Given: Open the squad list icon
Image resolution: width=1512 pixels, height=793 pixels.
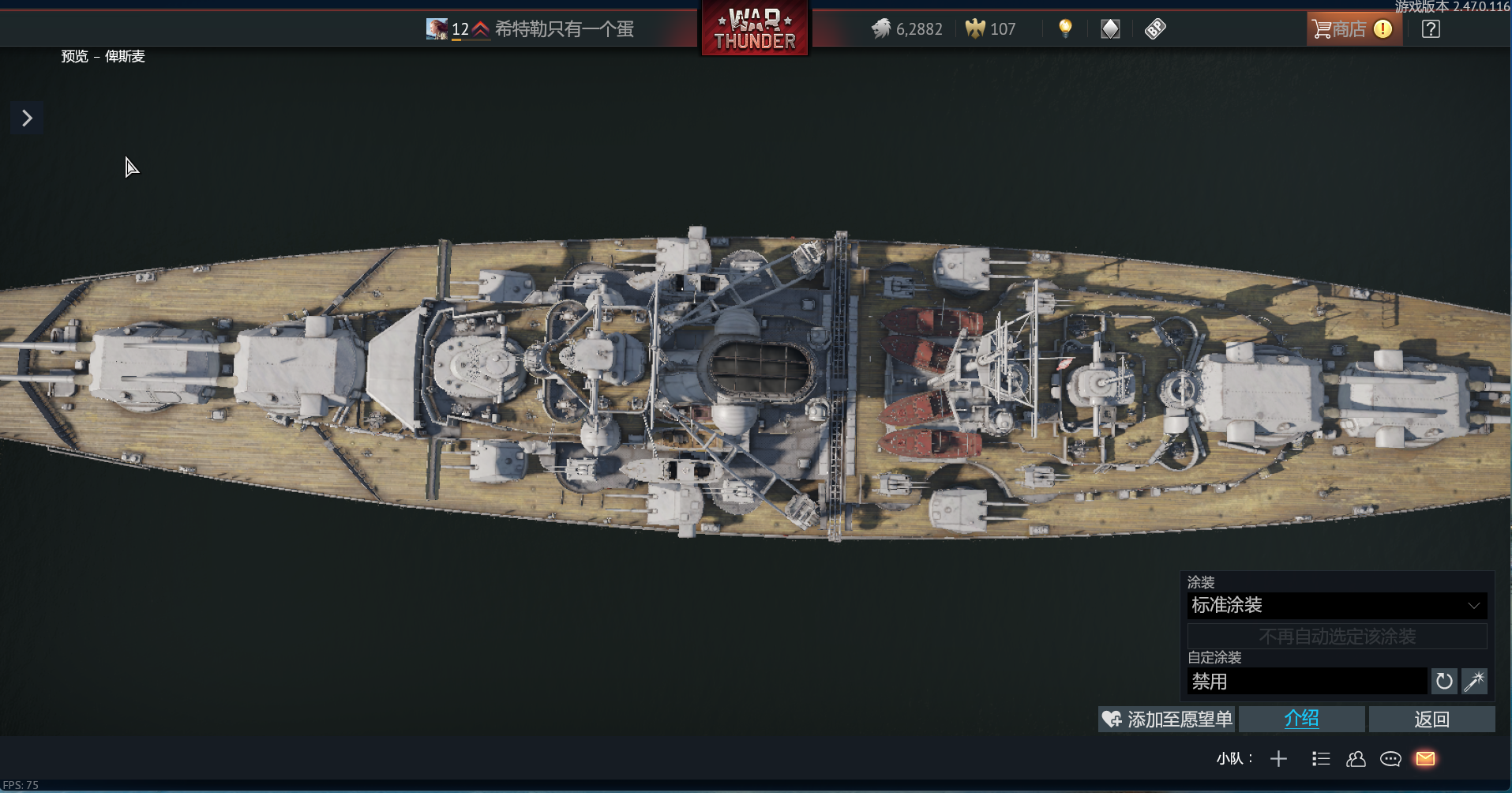Looking at the screenshot, I should click(1321, 759).
